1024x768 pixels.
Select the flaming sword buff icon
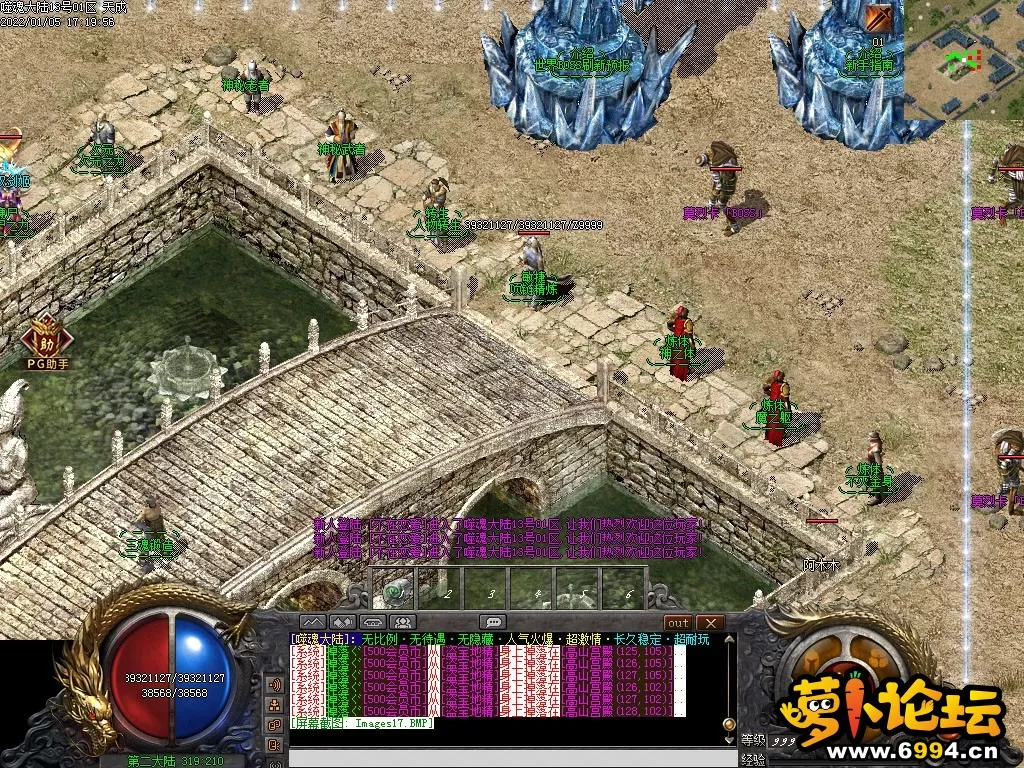[880, 17]
